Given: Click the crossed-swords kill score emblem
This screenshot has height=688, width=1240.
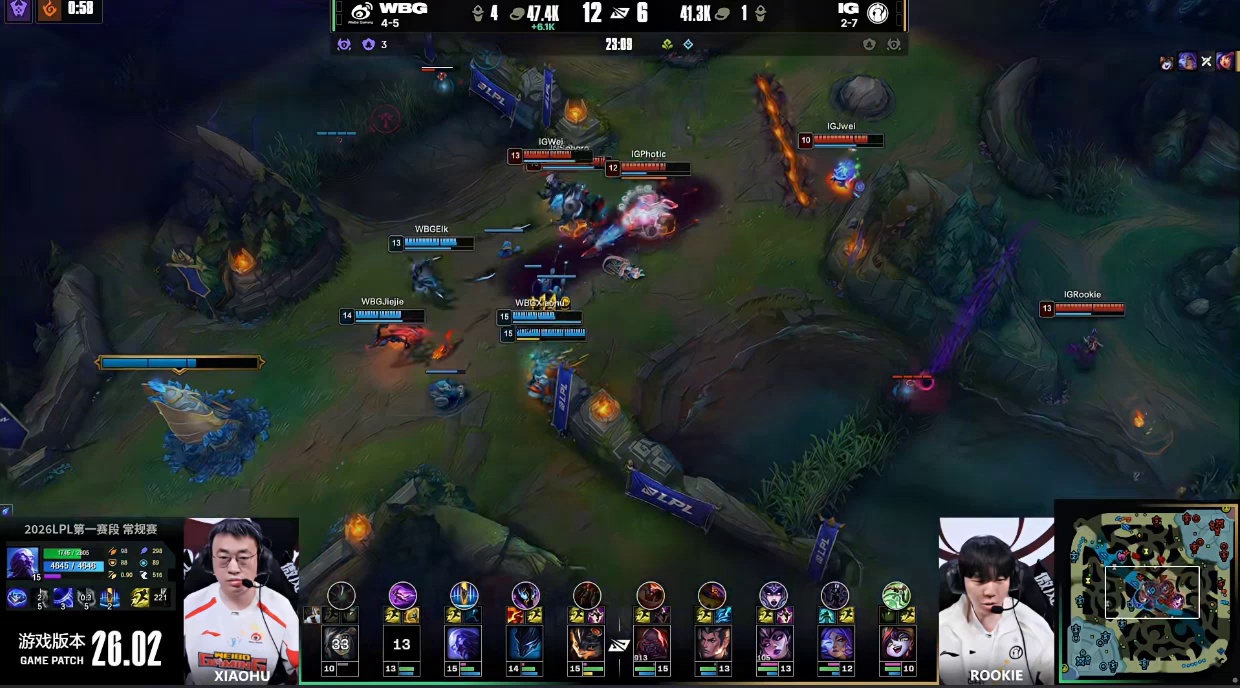Looking at the screenshot, I should pos(620,13).
